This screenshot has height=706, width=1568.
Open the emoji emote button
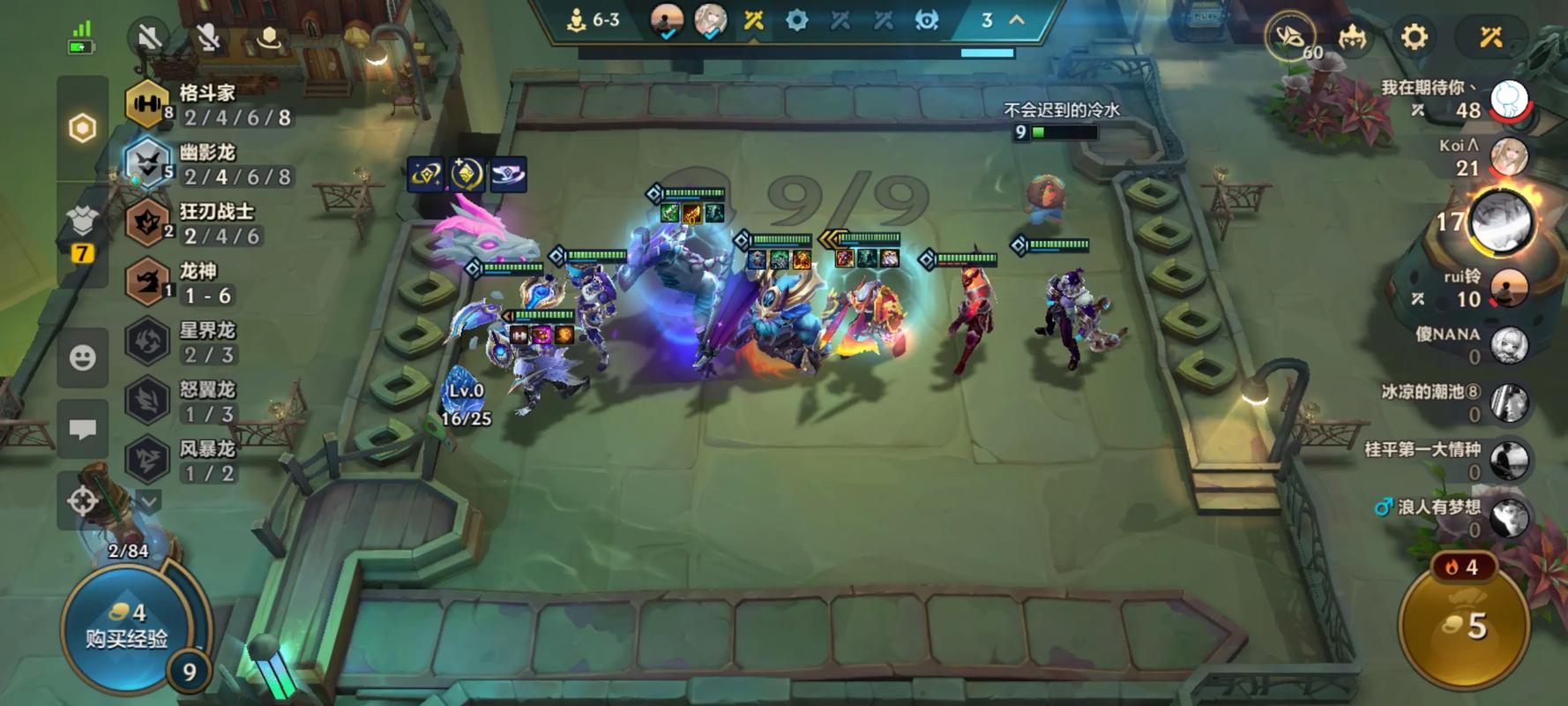pos(83,357)
